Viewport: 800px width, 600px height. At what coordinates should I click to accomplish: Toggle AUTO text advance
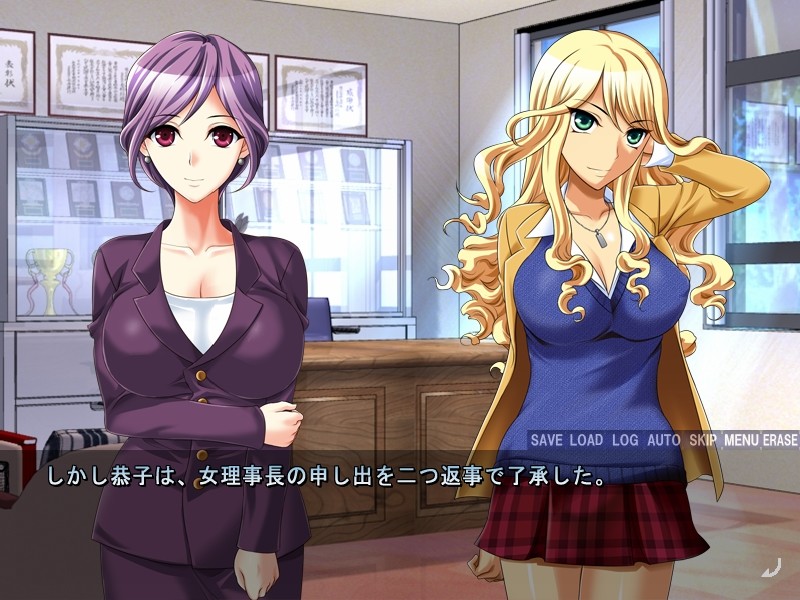pos(663,440)
